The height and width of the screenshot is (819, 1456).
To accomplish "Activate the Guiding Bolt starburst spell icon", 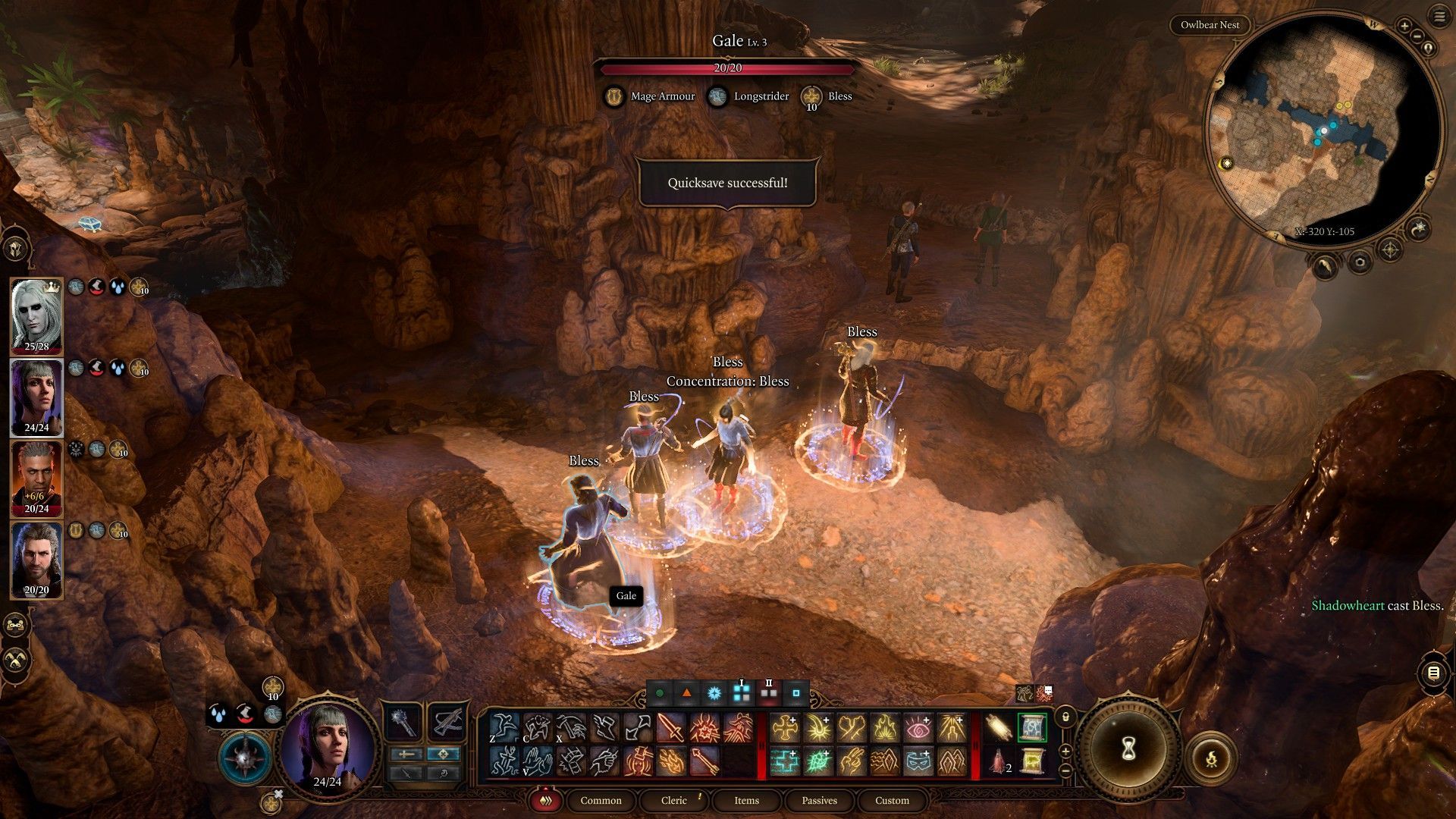I will coord(819,728).
